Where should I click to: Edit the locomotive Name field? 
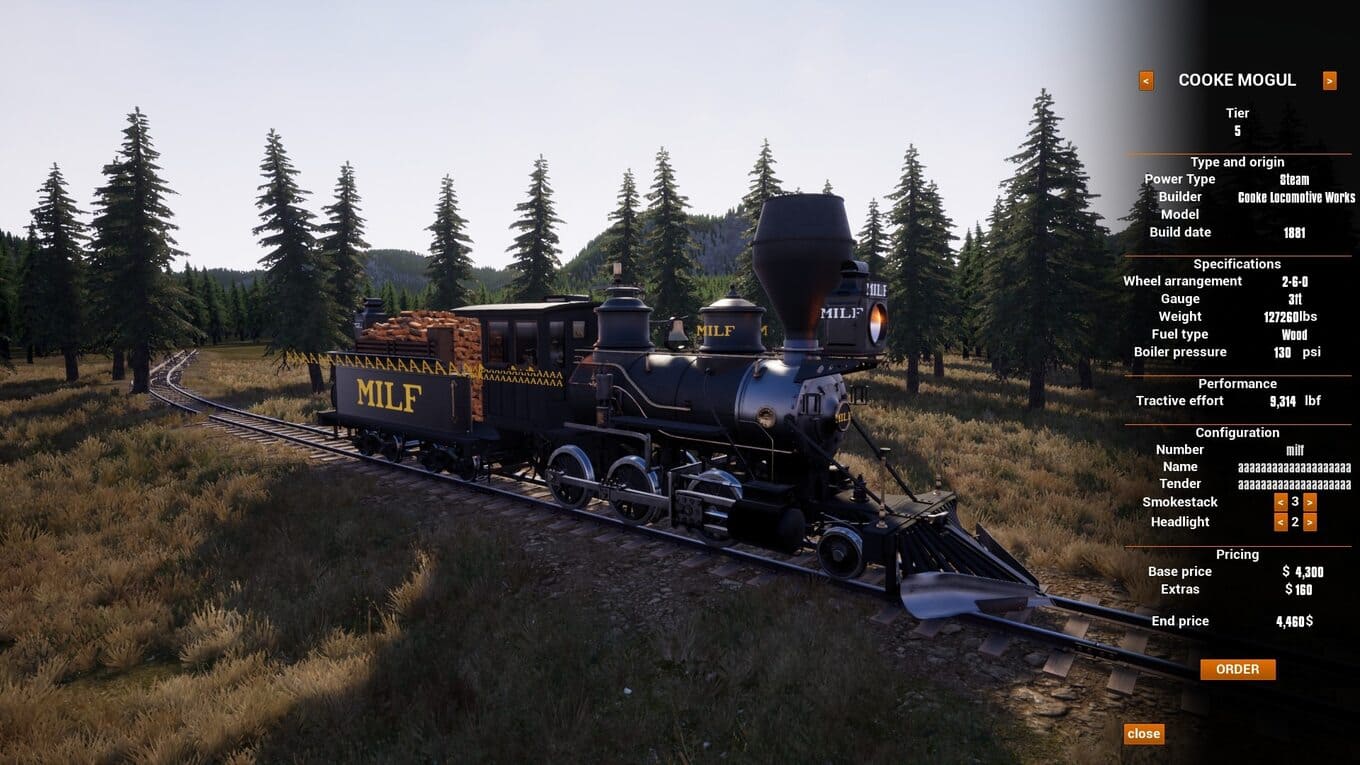[1294, 467]
